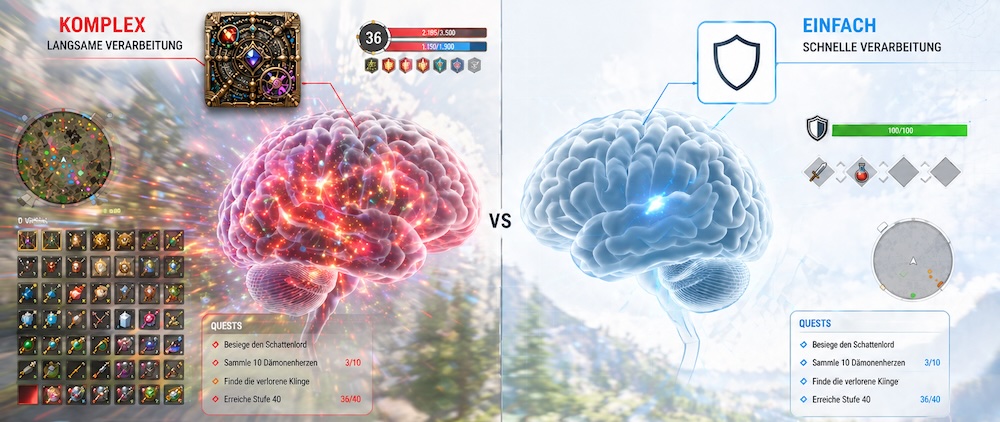Select the solid red inventory slot
Image resolution: width=1000 pixels, height=422 pixels.
(x=24, y=393)
